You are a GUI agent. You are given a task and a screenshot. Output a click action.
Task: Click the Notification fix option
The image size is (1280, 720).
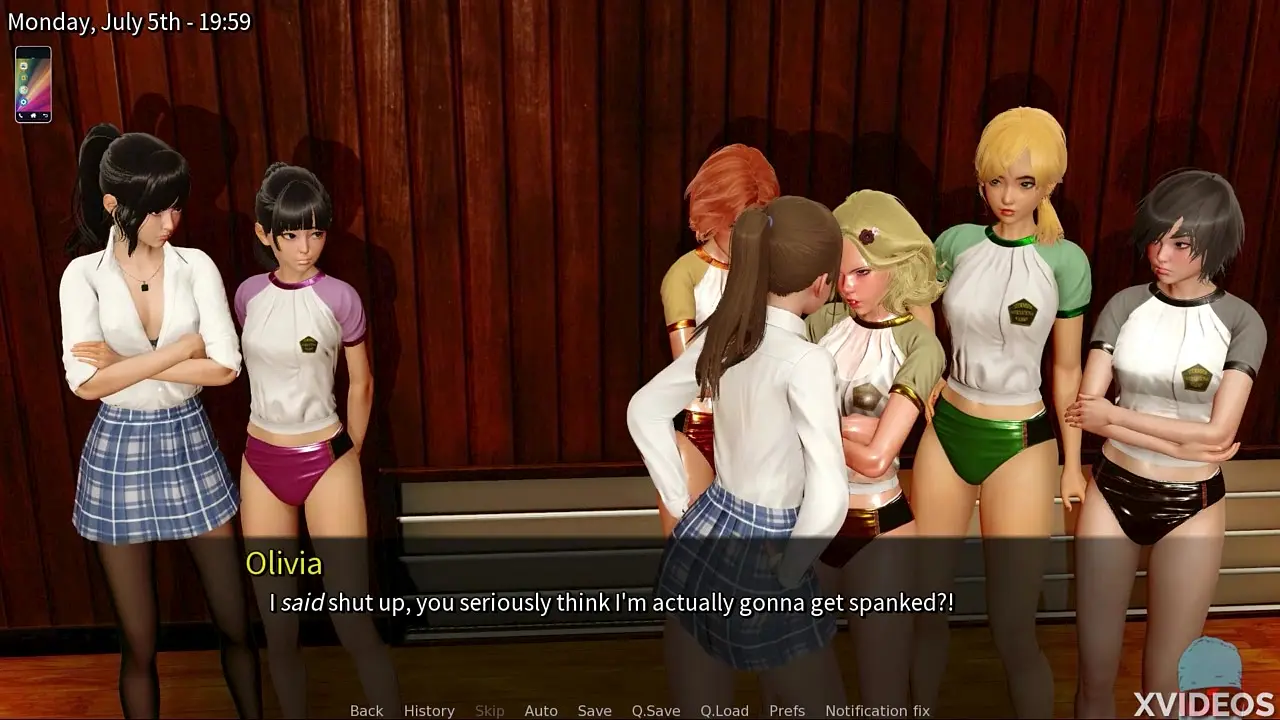click(x=877, y=710)
